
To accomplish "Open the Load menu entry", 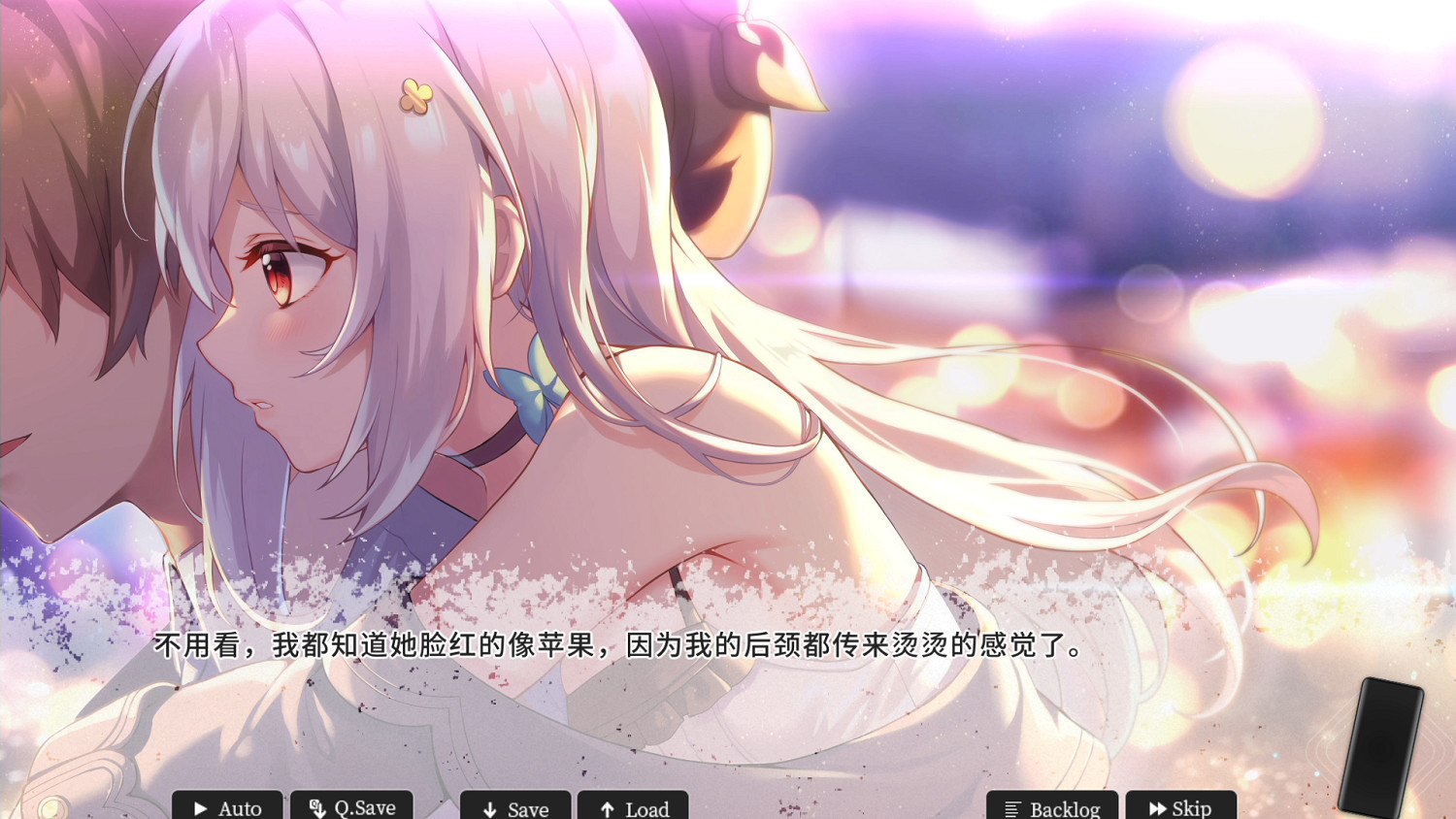I will tap(634, 808).
